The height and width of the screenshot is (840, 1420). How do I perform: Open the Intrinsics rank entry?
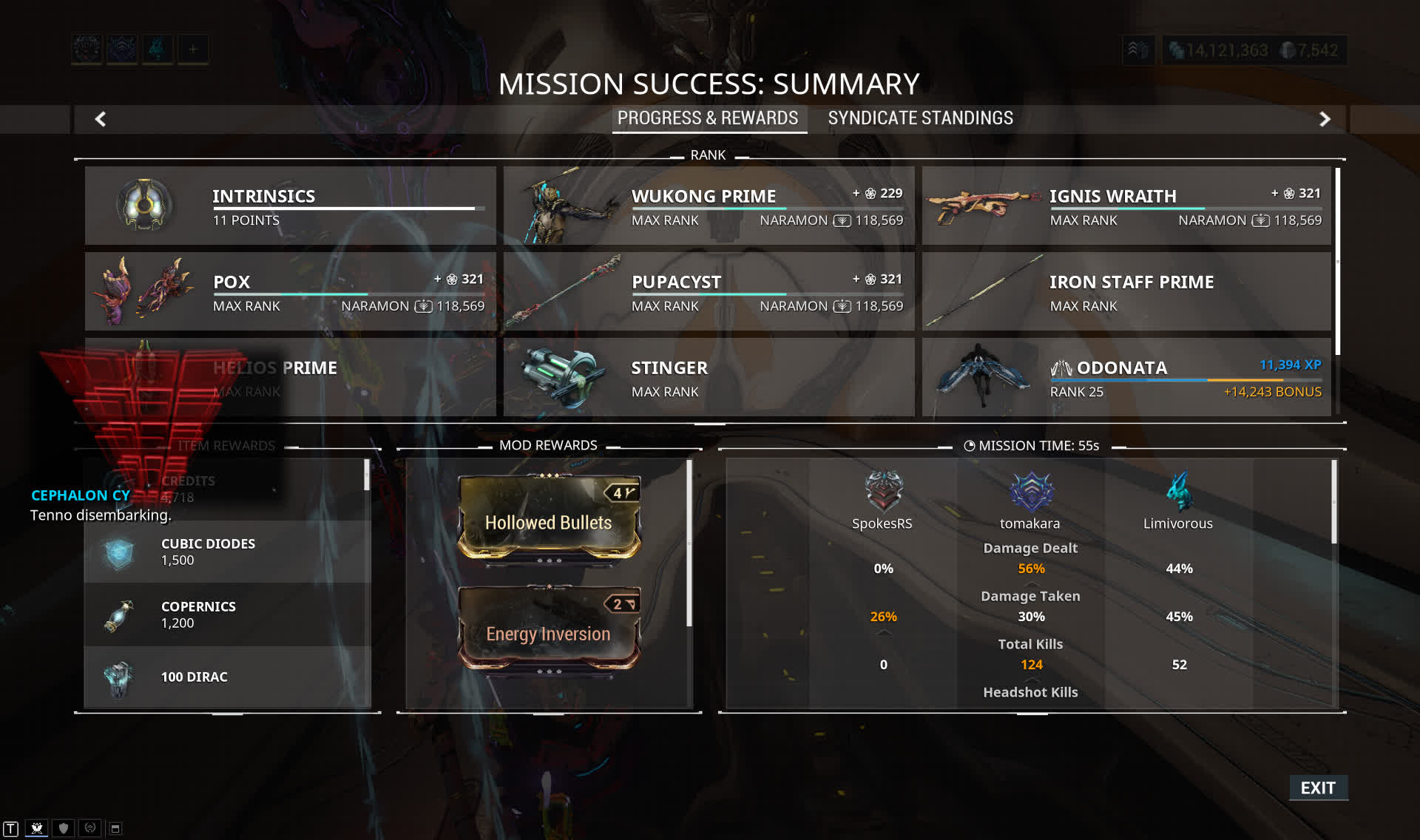[290, 206]
